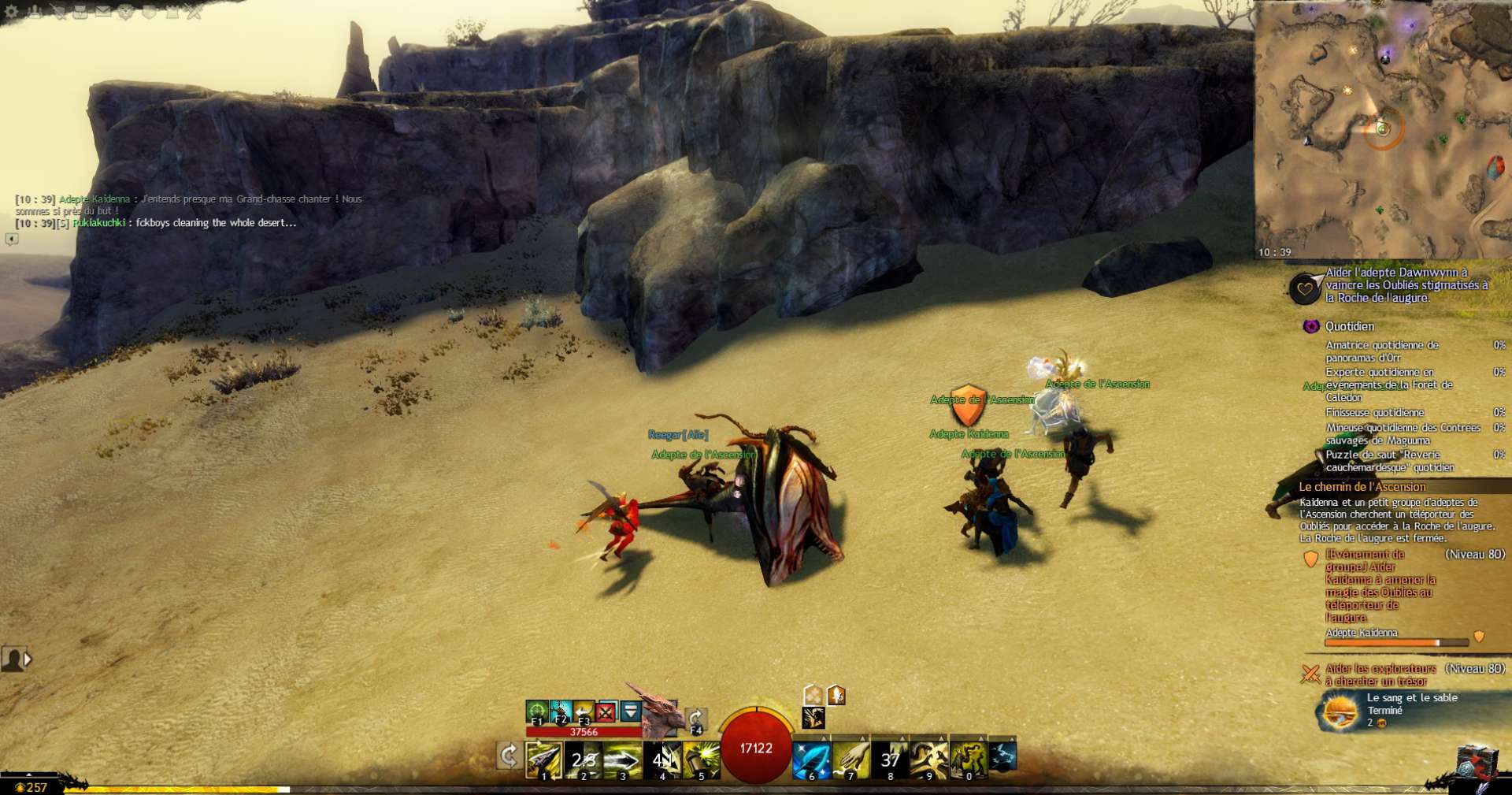Activate weapon skill 5 barrage icon

tap(701, 760)
